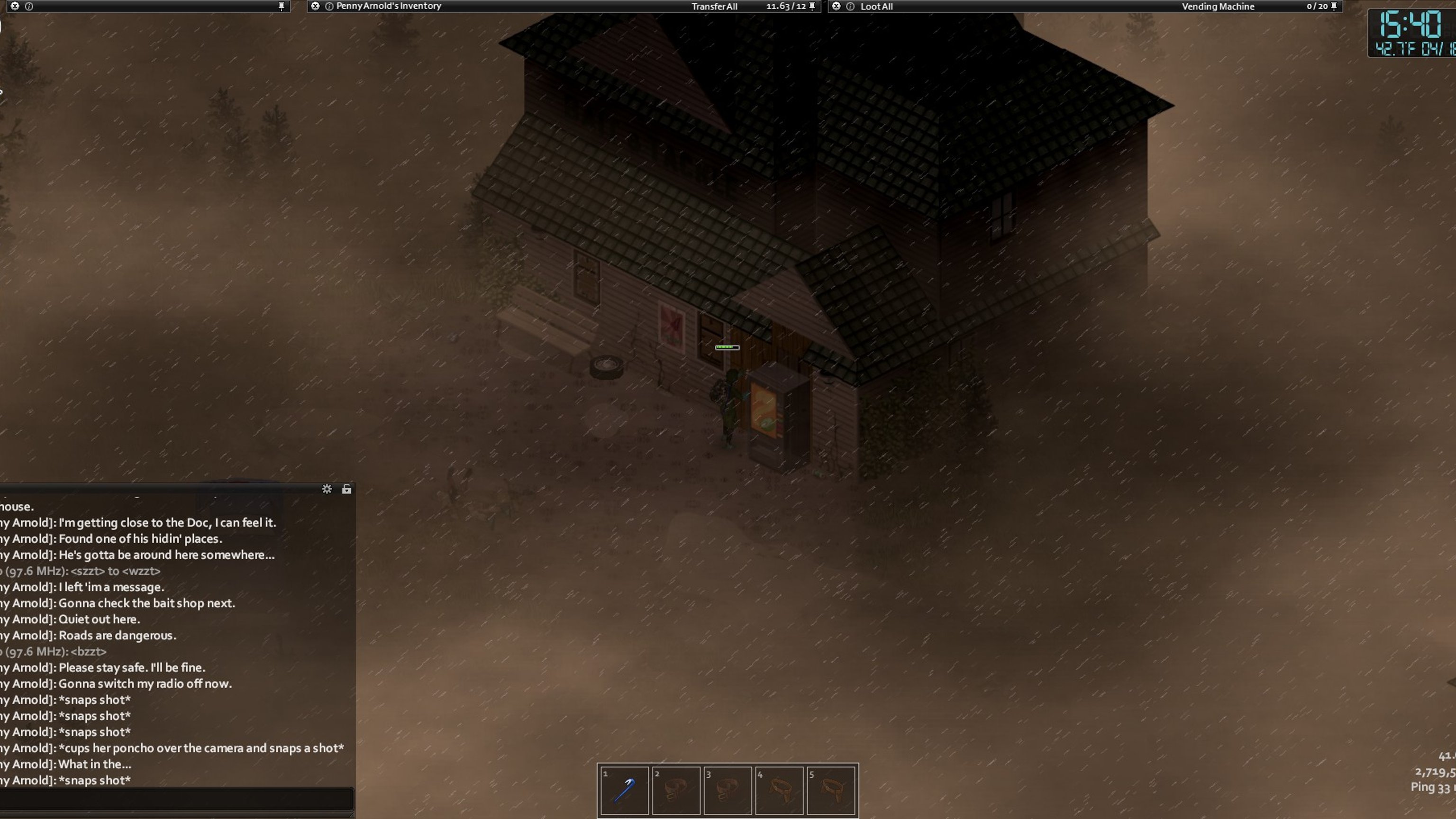Pin the Vending Machine loot window
1456x819 pixels.
tap(1334, 6)
